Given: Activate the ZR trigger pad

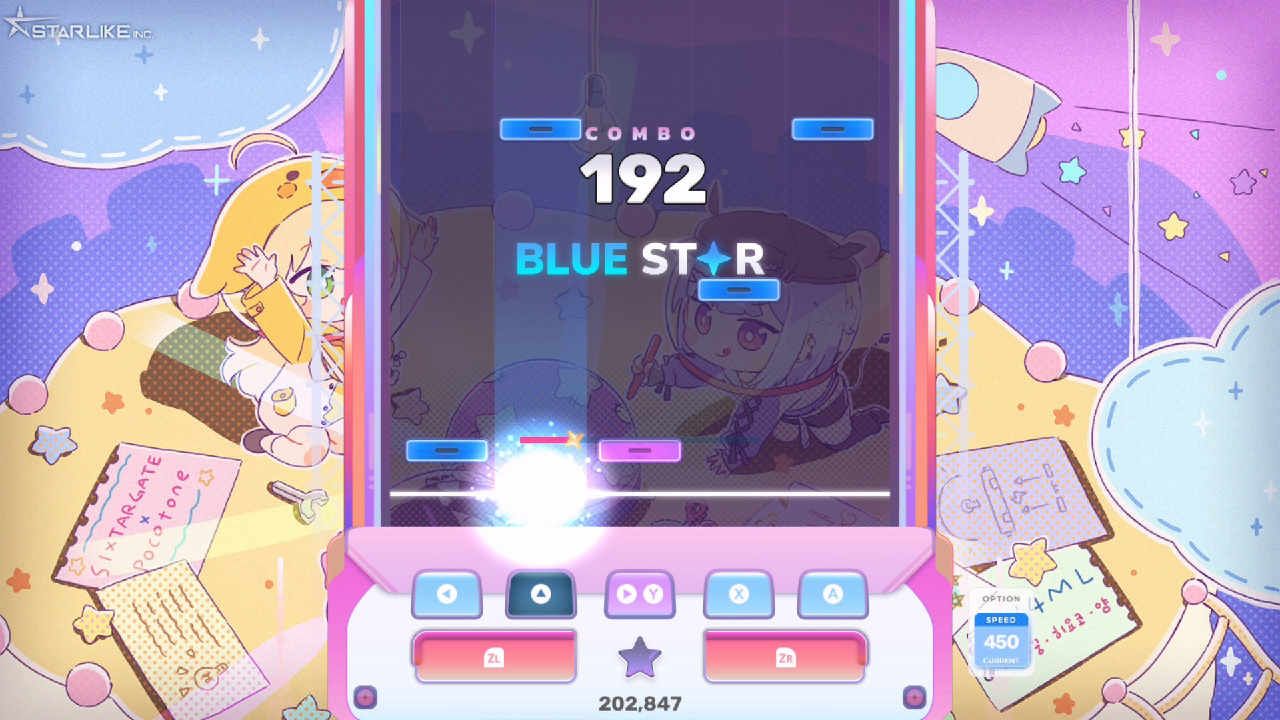Looking at the screenshot, I should 785,657.
